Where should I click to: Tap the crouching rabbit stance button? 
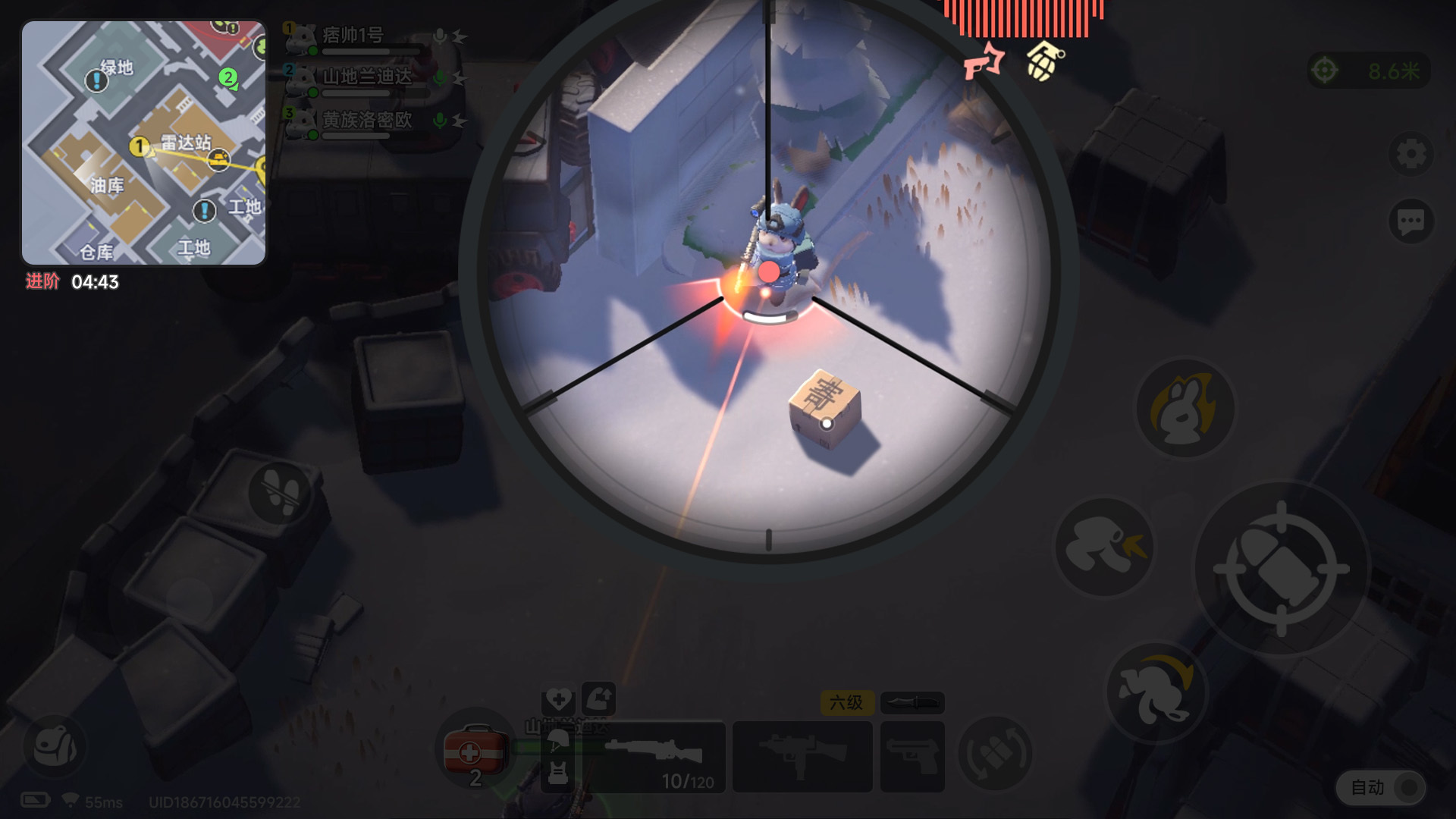coord(1104,547)
